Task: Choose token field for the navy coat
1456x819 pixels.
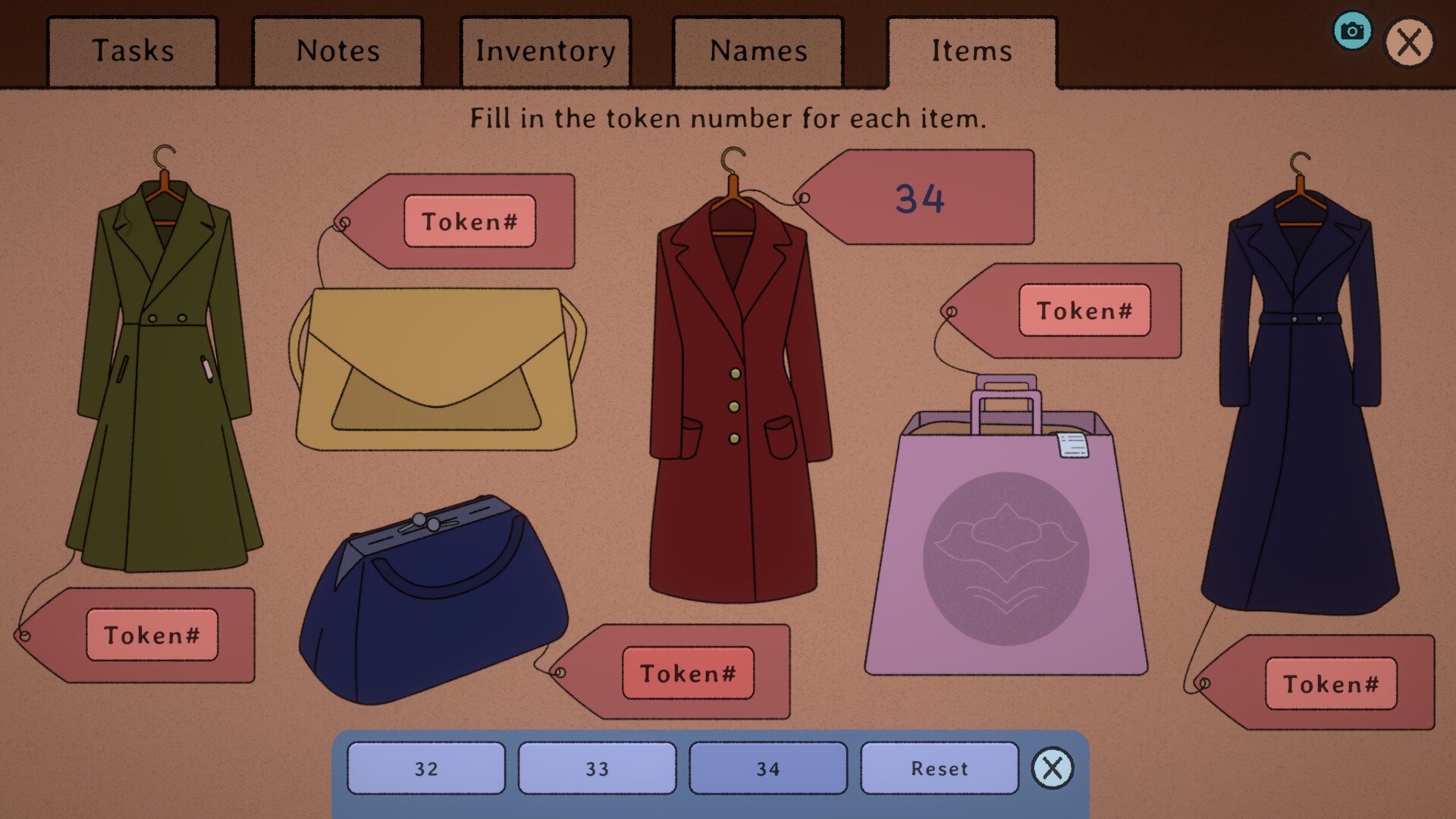Action: (x=1331, y=684)
